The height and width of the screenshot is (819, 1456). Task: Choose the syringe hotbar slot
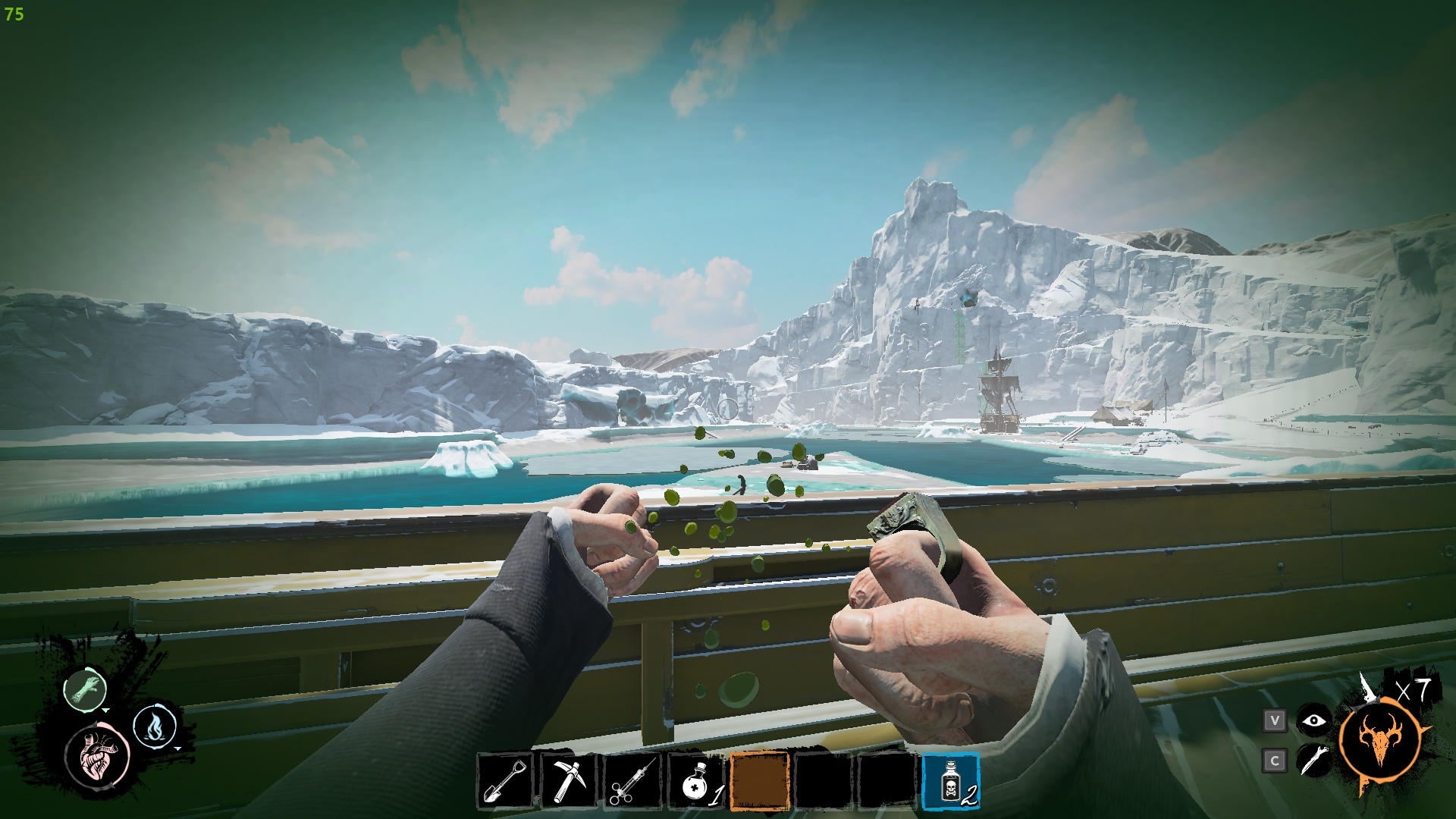[x=632, y=781]
